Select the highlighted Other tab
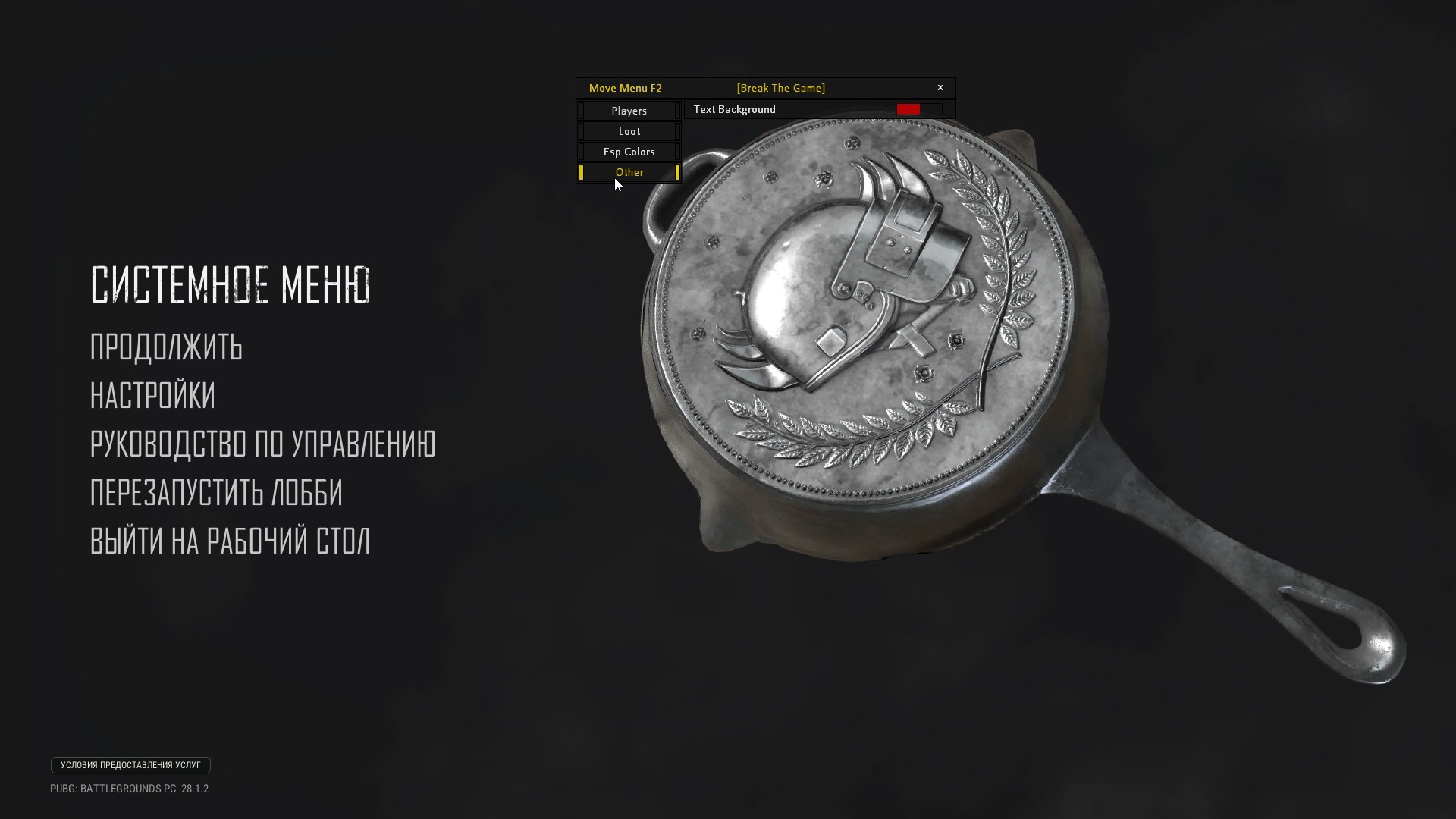Image resolution: width=1456 pixels, height=819 pixels. [x=629, y=172]
